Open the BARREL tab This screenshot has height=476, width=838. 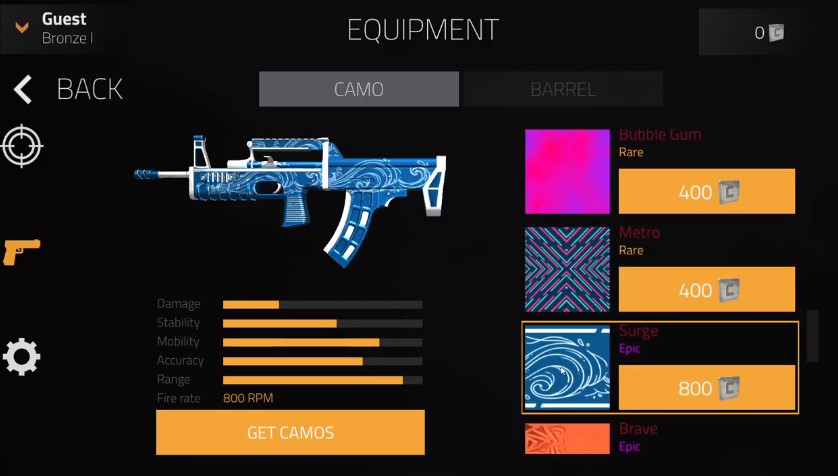click(x=562, y=89)
